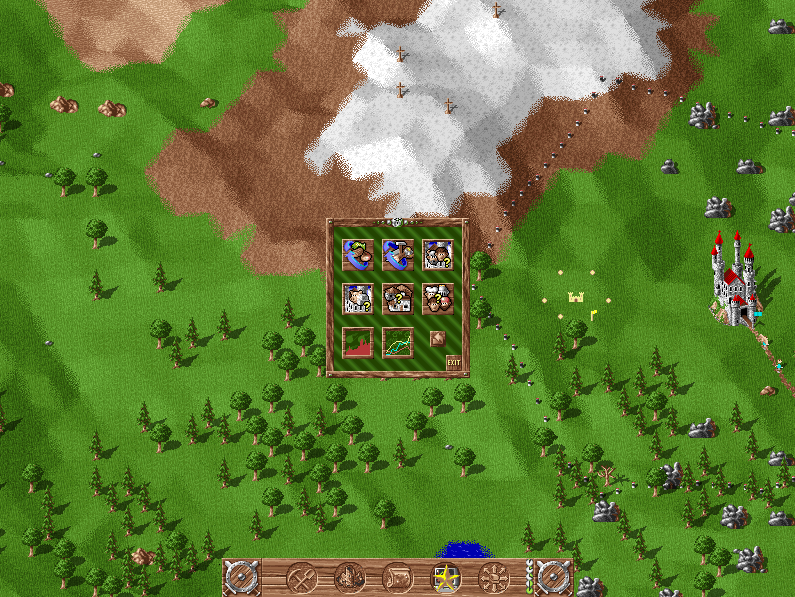The width and height of the screenshot is (795, 597).
Task: Click the right shield with crossed swords
Action: point(553,577)
